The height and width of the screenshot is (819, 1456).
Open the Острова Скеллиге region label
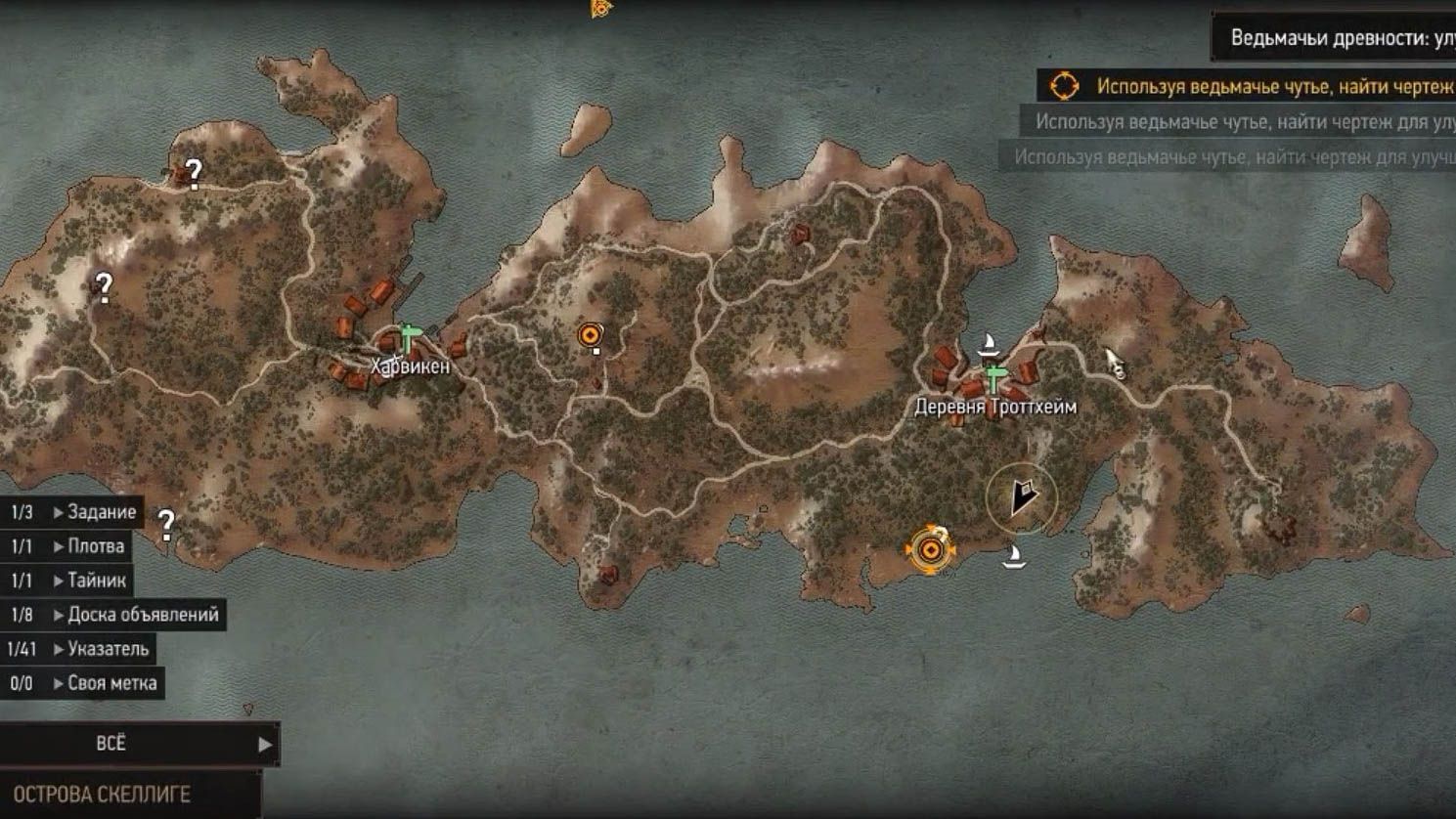(x=102, y=795)
